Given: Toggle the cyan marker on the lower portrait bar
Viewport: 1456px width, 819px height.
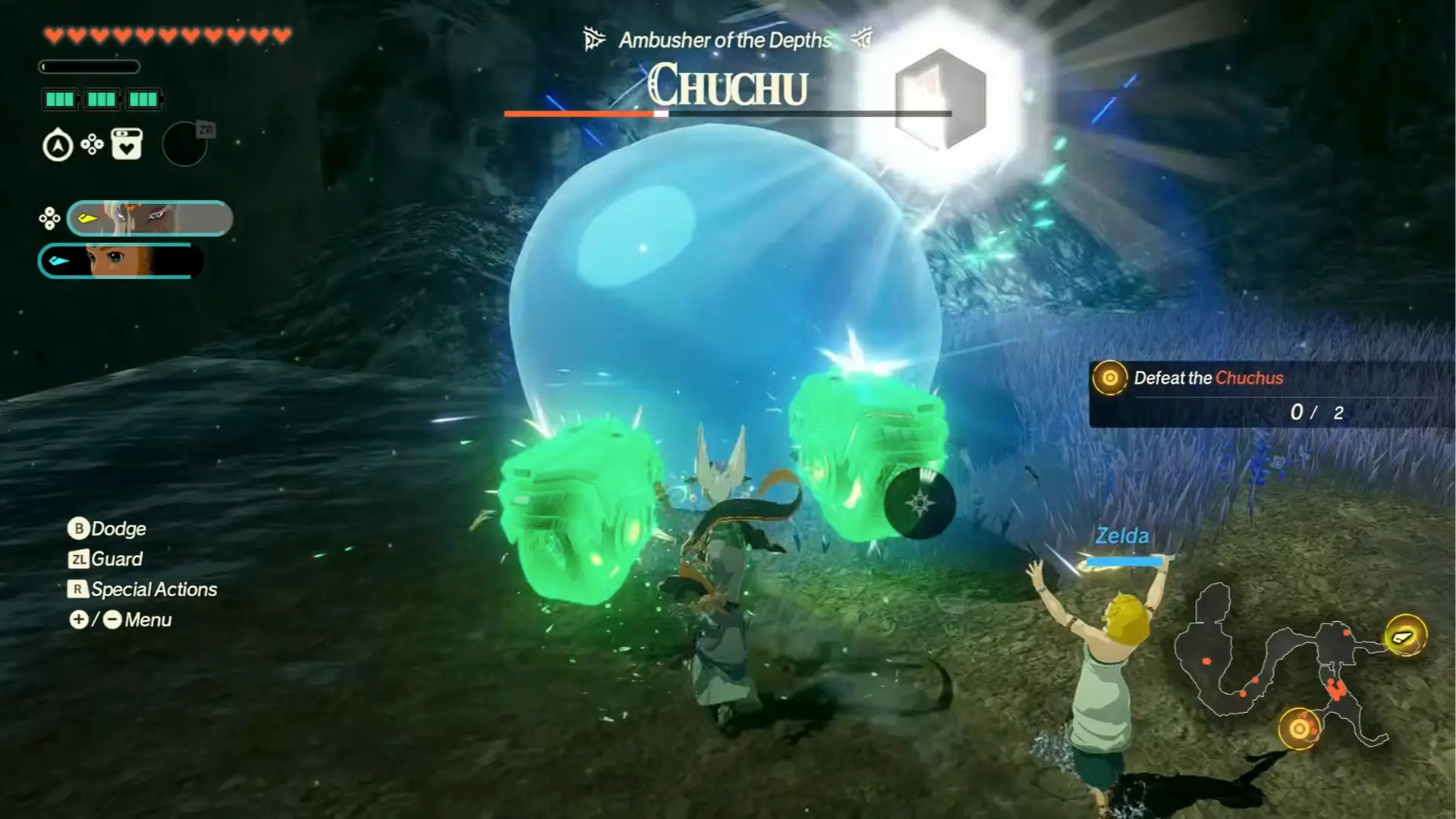Looking at the screenshot, I should 61,259.
